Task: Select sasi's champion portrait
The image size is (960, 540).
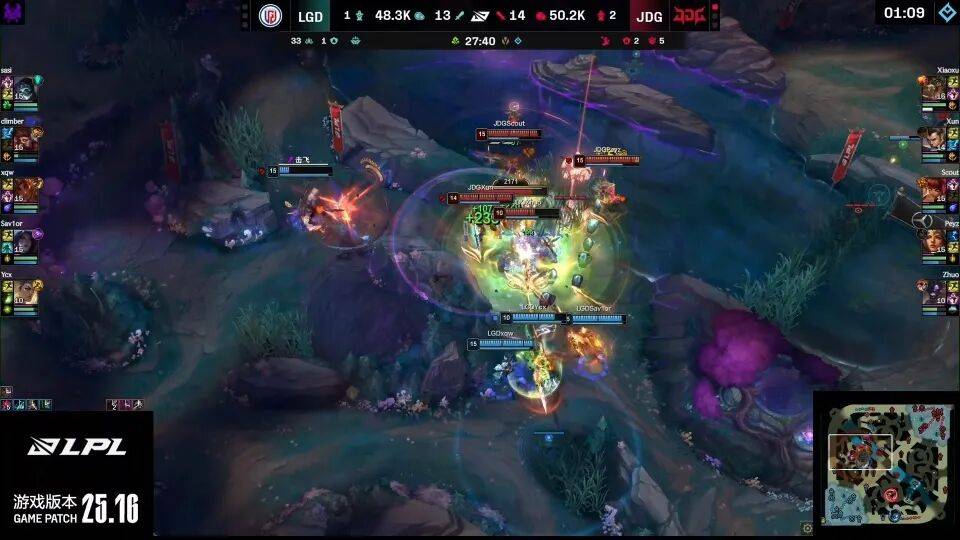Action: coord(25,88)
